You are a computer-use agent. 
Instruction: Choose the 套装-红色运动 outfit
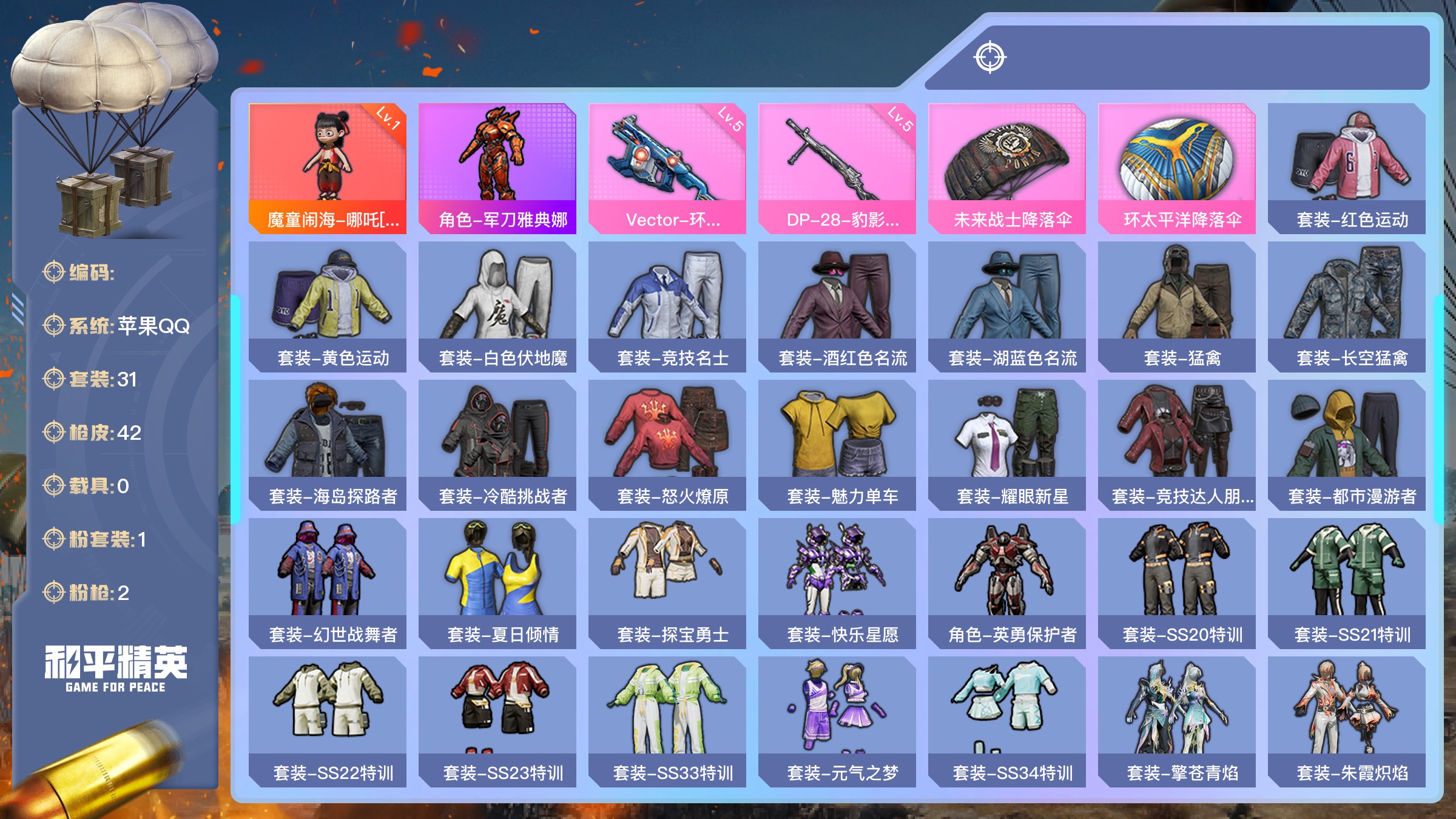coord(1347,168)
